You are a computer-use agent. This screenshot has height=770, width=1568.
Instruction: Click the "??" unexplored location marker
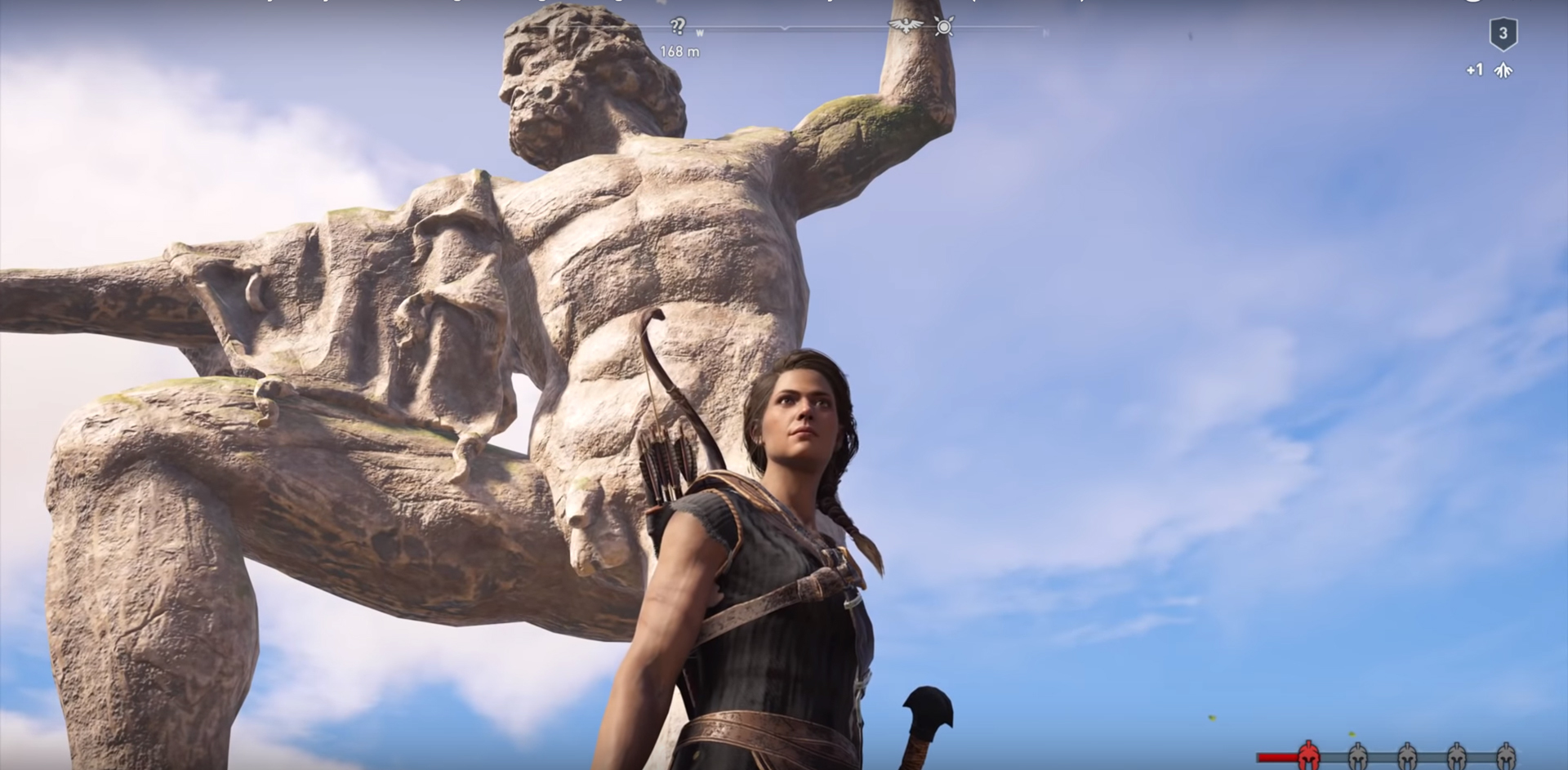click(678, 24)
